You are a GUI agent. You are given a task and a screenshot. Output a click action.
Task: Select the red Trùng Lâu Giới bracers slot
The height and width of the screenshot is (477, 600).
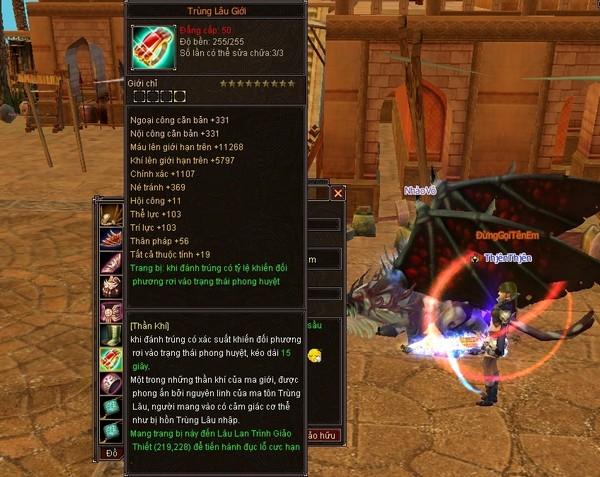pyautogui.click(x=111, y=357)
